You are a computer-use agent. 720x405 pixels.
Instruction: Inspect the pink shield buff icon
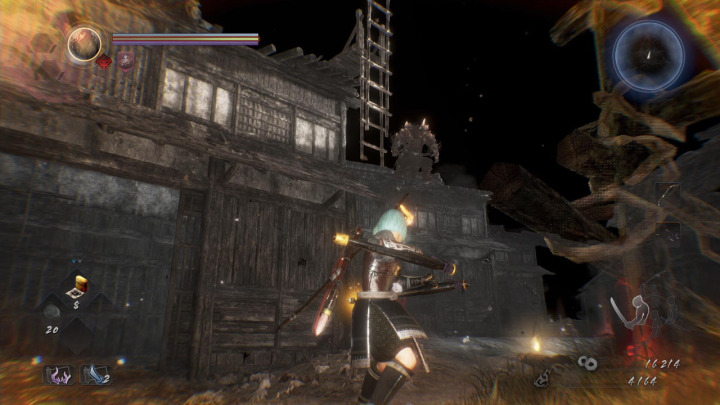pos(126,61)
